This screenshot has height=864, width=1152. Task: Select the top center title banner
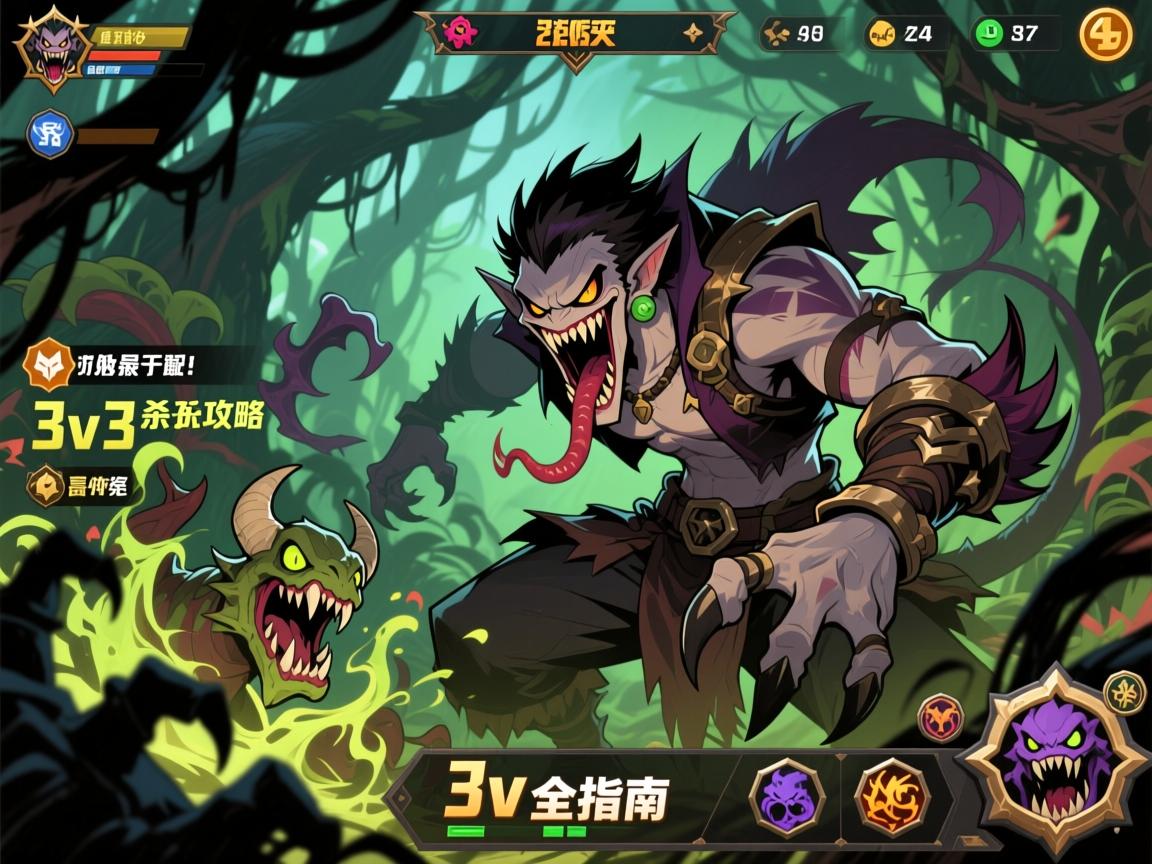click(575, 34)
